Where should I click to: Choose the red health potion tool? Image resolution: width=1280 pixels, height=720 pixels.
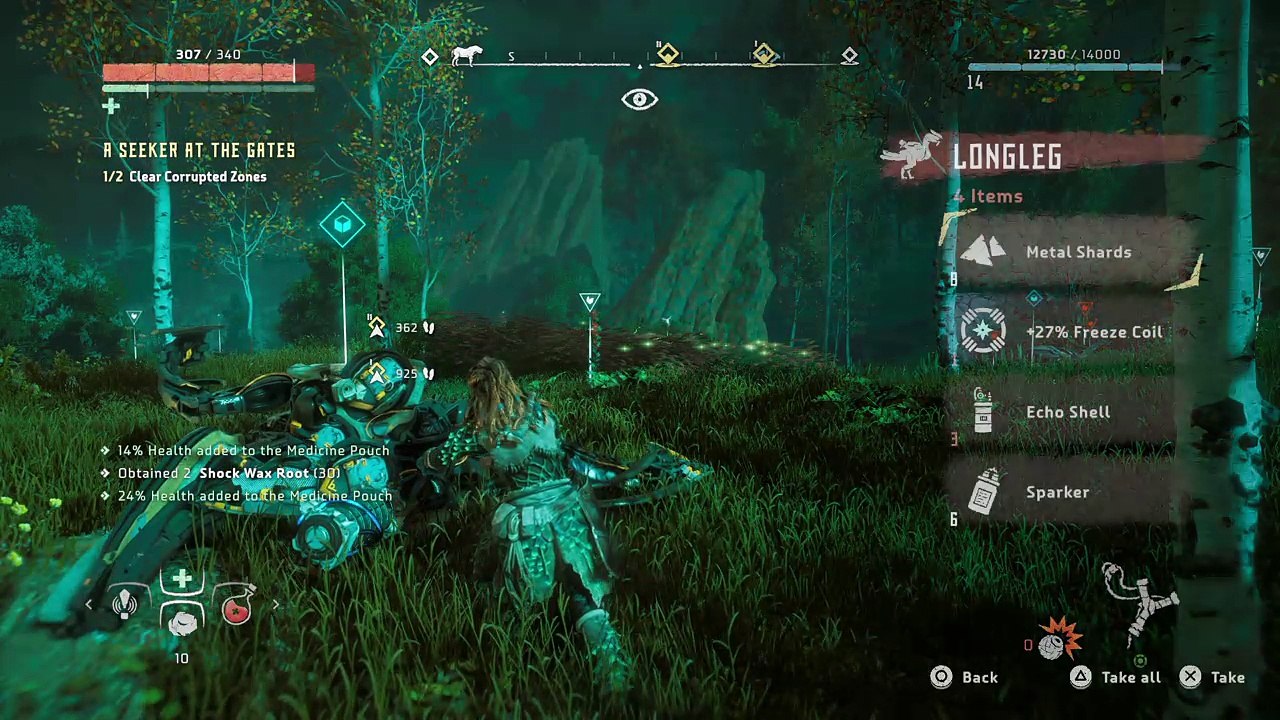point(236,606)
